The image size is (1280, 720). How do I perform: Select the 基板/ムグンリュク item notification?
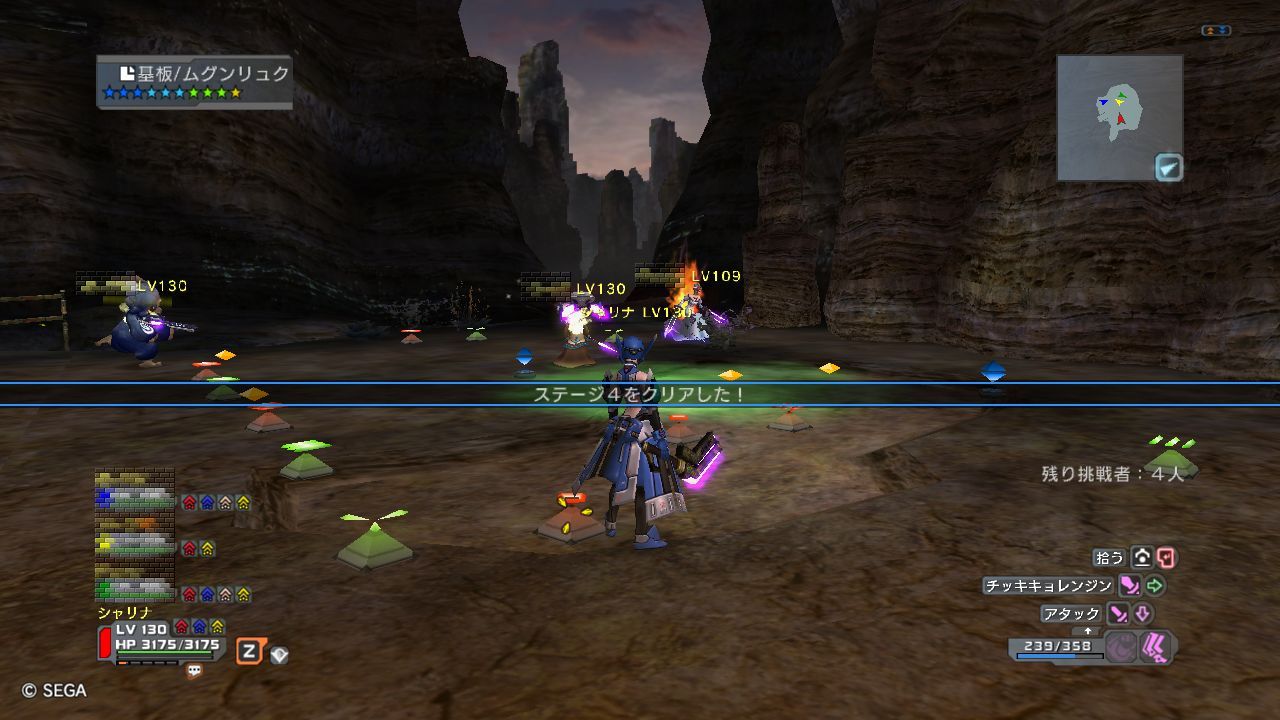coord(195,81)
